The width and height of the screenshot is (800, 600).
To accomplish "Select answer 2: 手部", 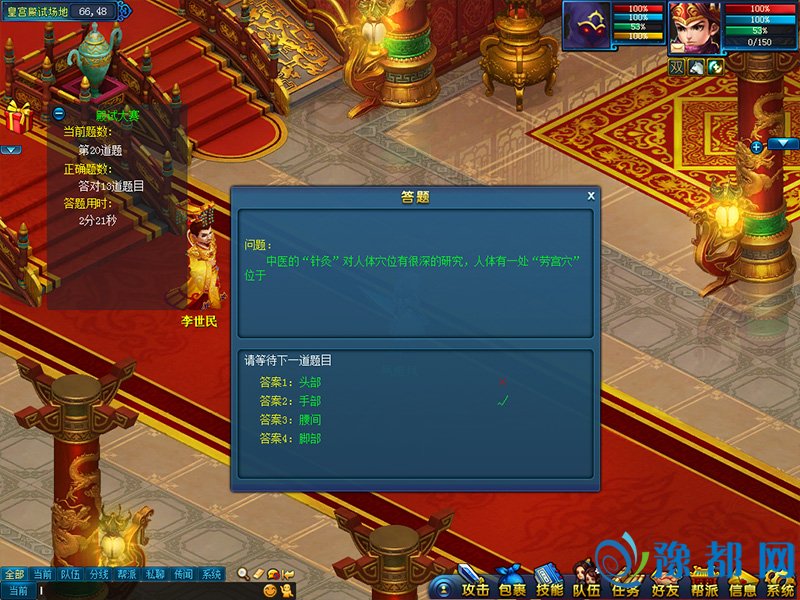I will (290, 401).
